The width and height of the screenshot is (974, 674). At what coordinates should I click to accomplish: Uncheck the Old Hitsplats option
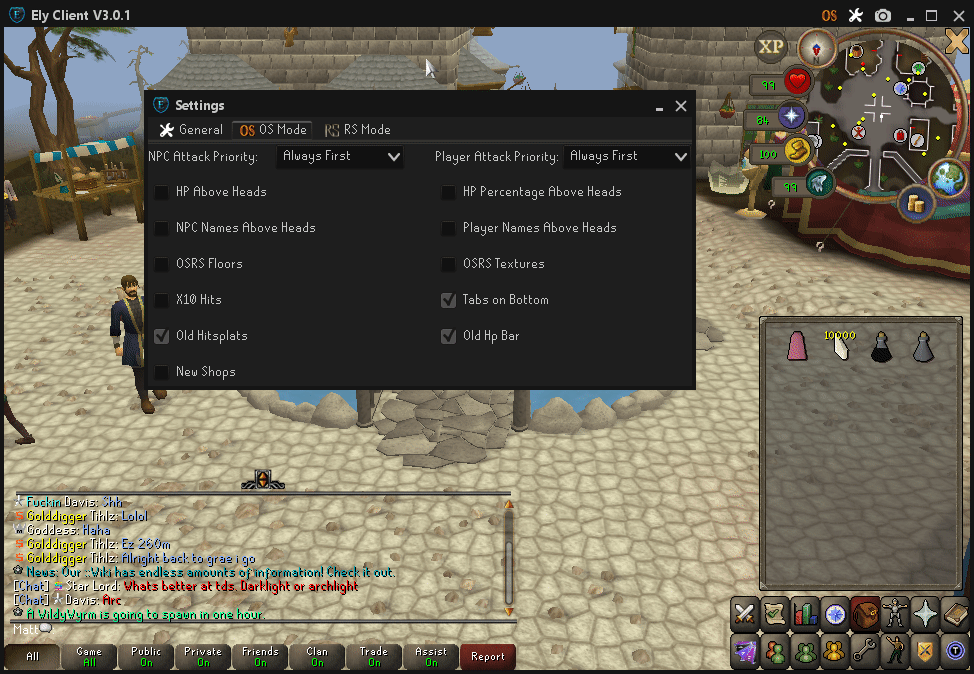coord(162,336)
